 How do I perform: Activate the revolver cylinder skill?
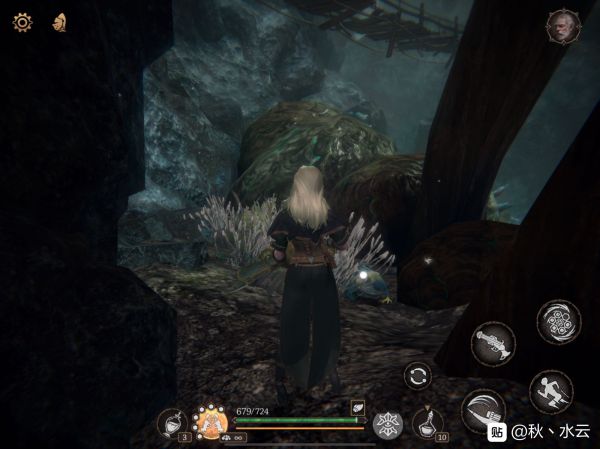click(559, 322)
